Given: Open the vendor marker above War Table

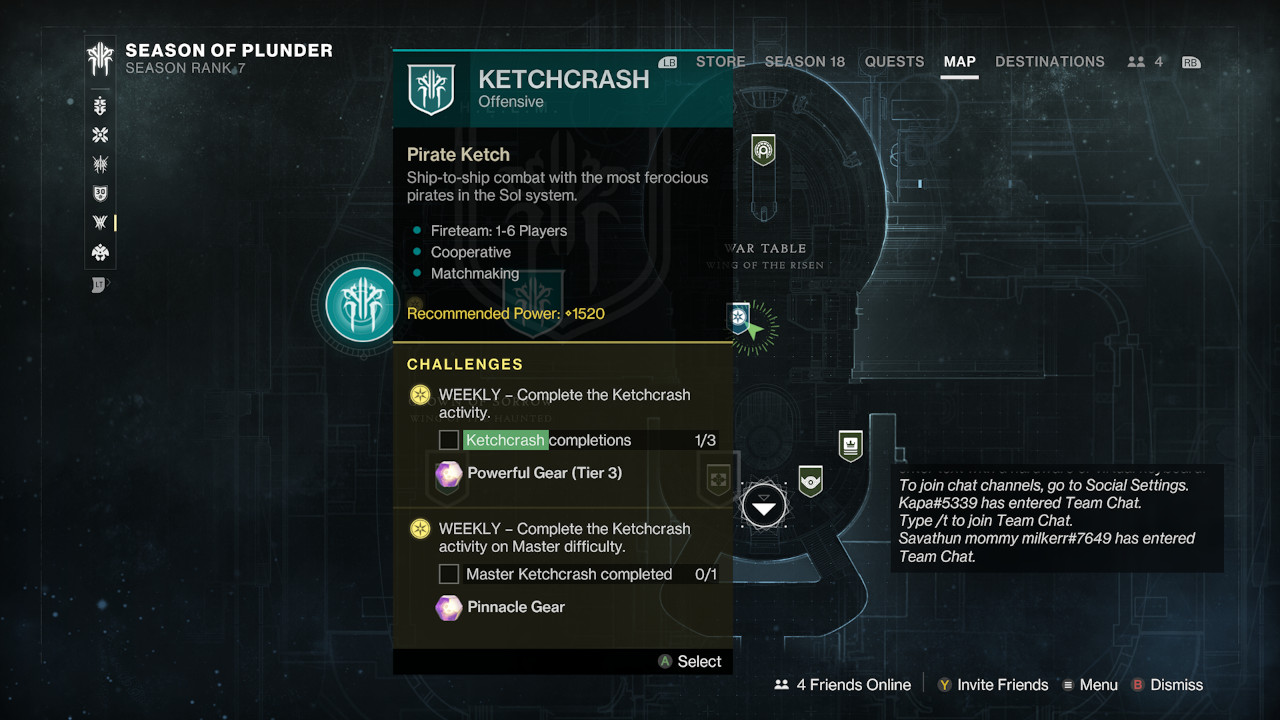Looking at the screenshot, I should (763, 151).
